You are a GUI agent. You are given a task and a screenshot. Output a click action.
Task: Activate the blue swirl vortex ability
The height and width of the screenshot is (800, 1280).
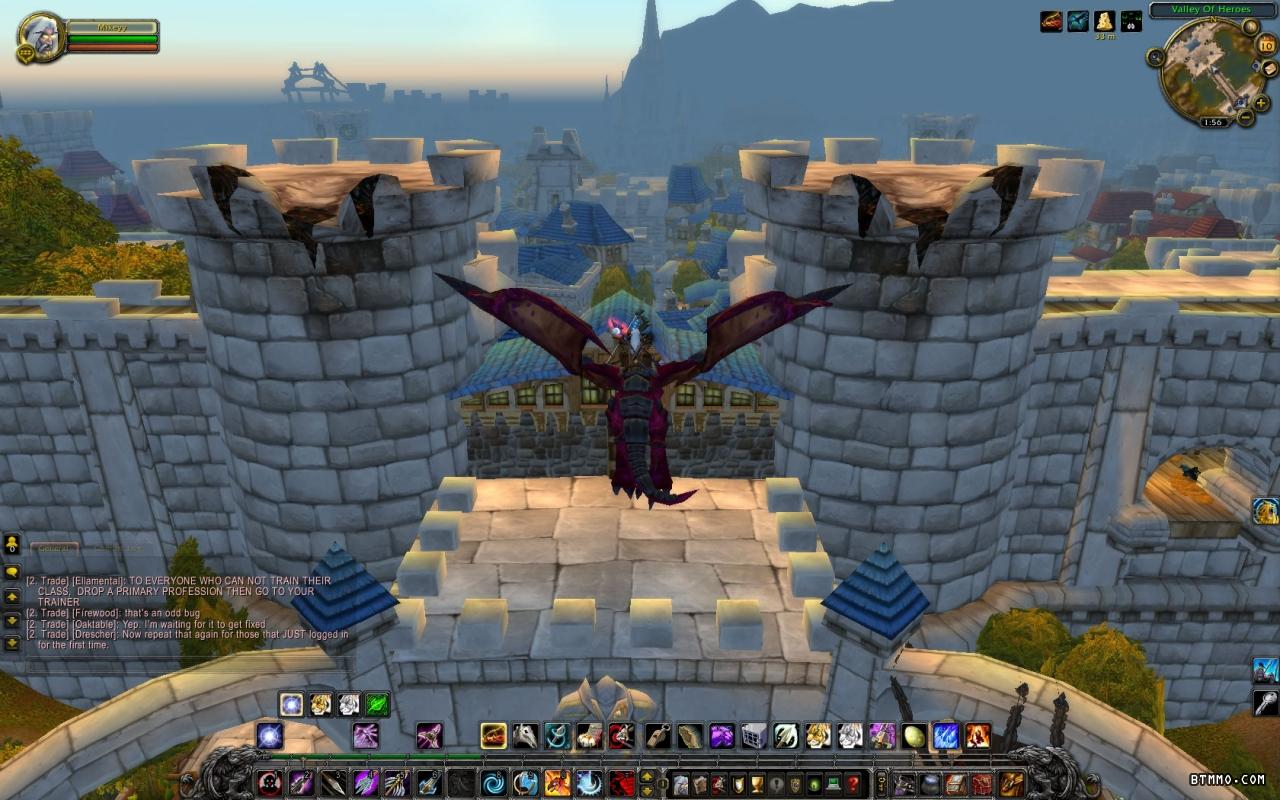pos(494,782)
